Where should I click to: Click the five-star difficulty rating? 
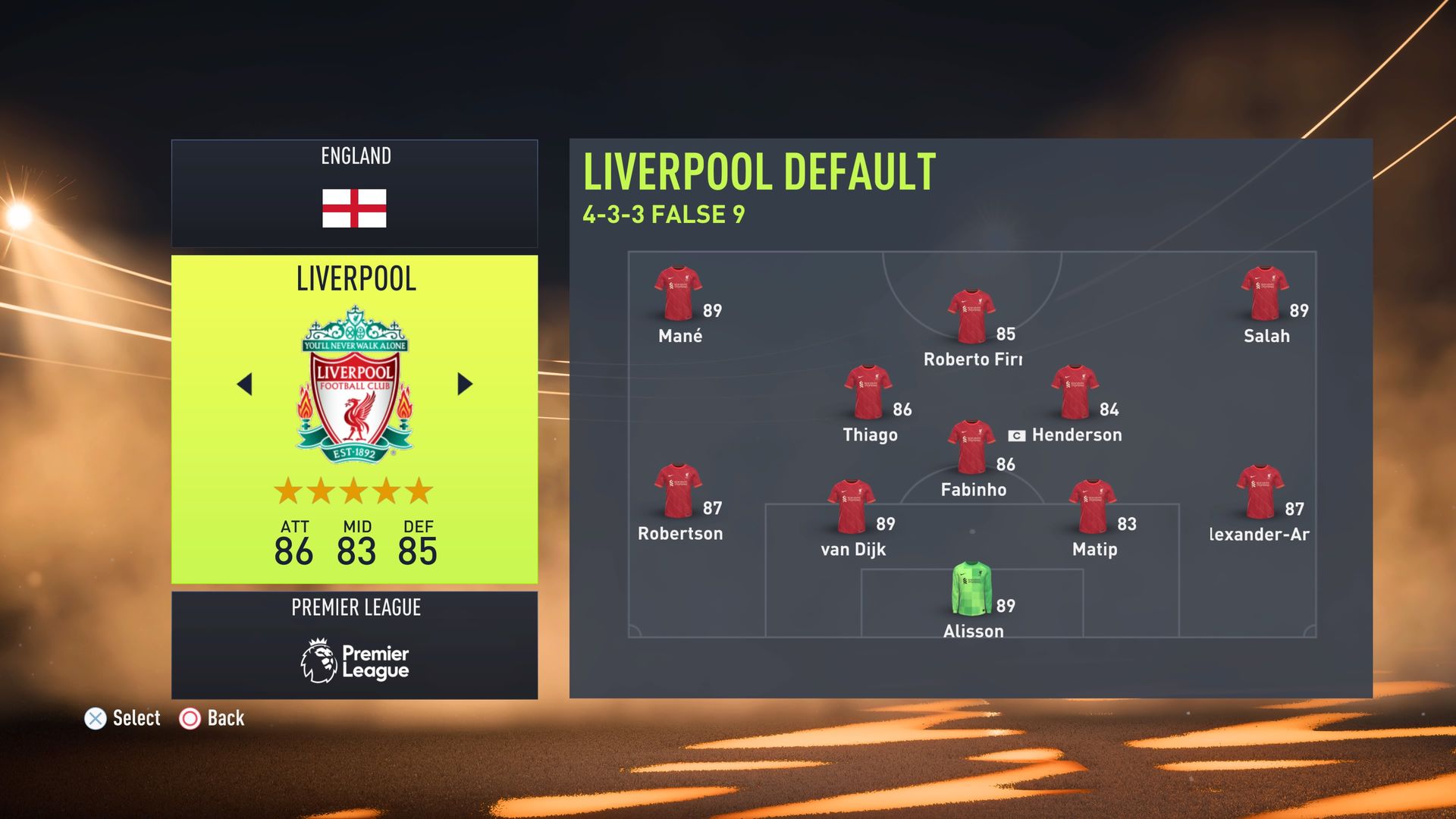coord(353,490)
